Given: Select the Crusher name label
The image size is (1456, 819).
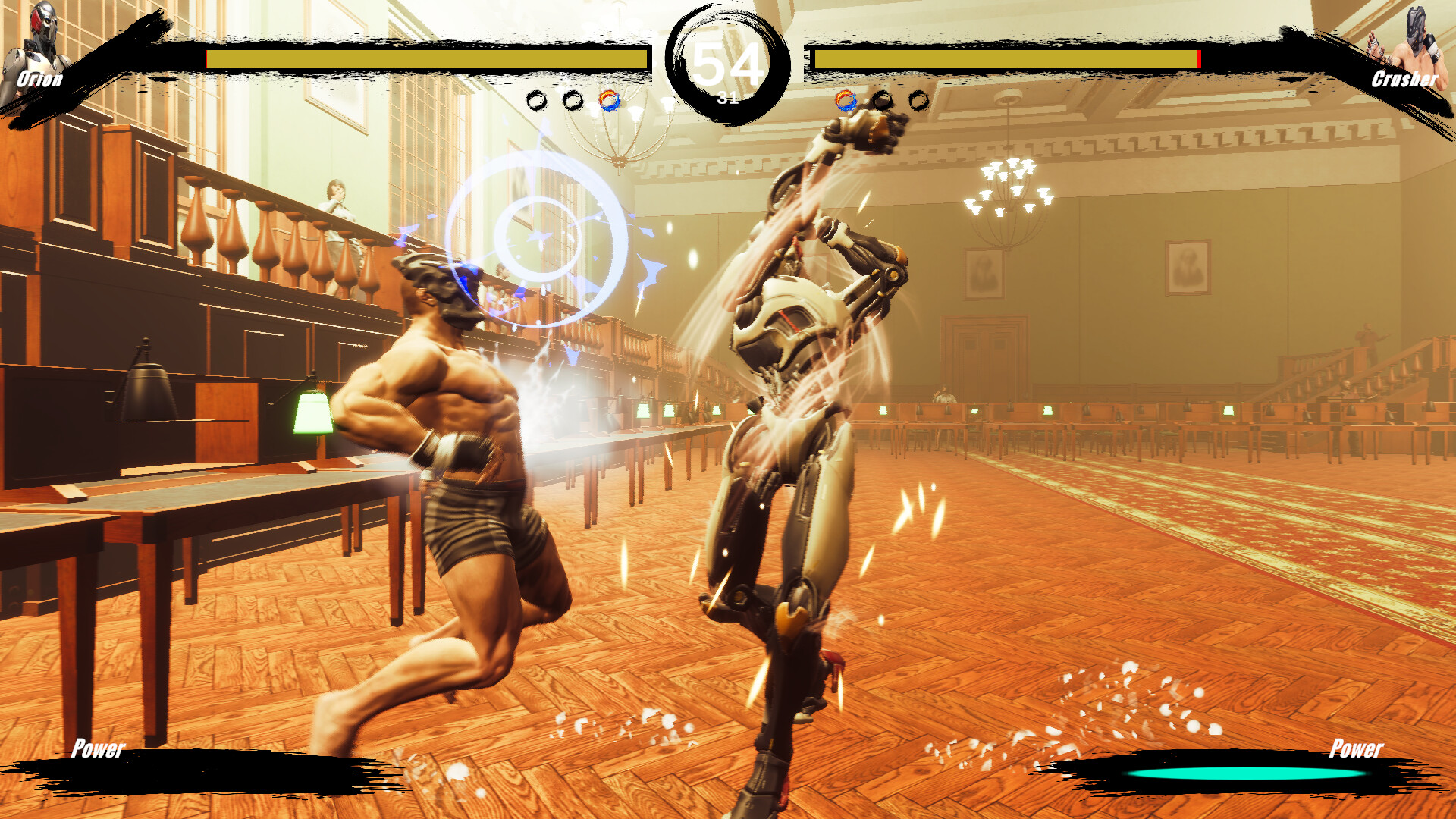Looking at the screenshot, I should (1406, 78).
